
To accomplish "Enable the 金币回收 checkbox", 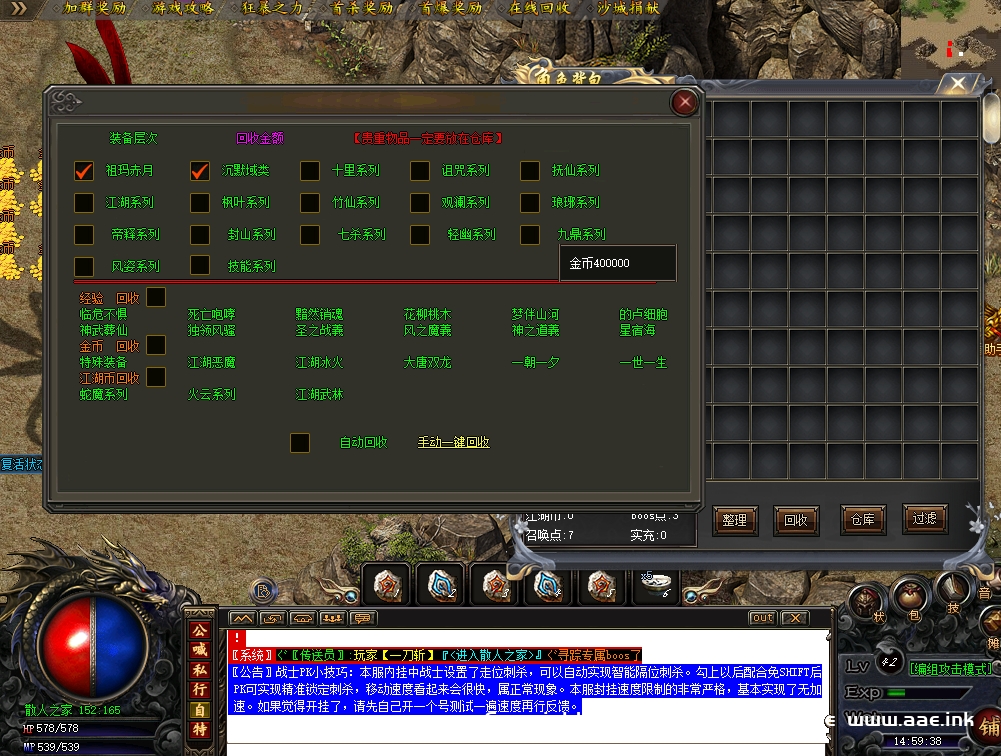I will [x=156, y=345].
